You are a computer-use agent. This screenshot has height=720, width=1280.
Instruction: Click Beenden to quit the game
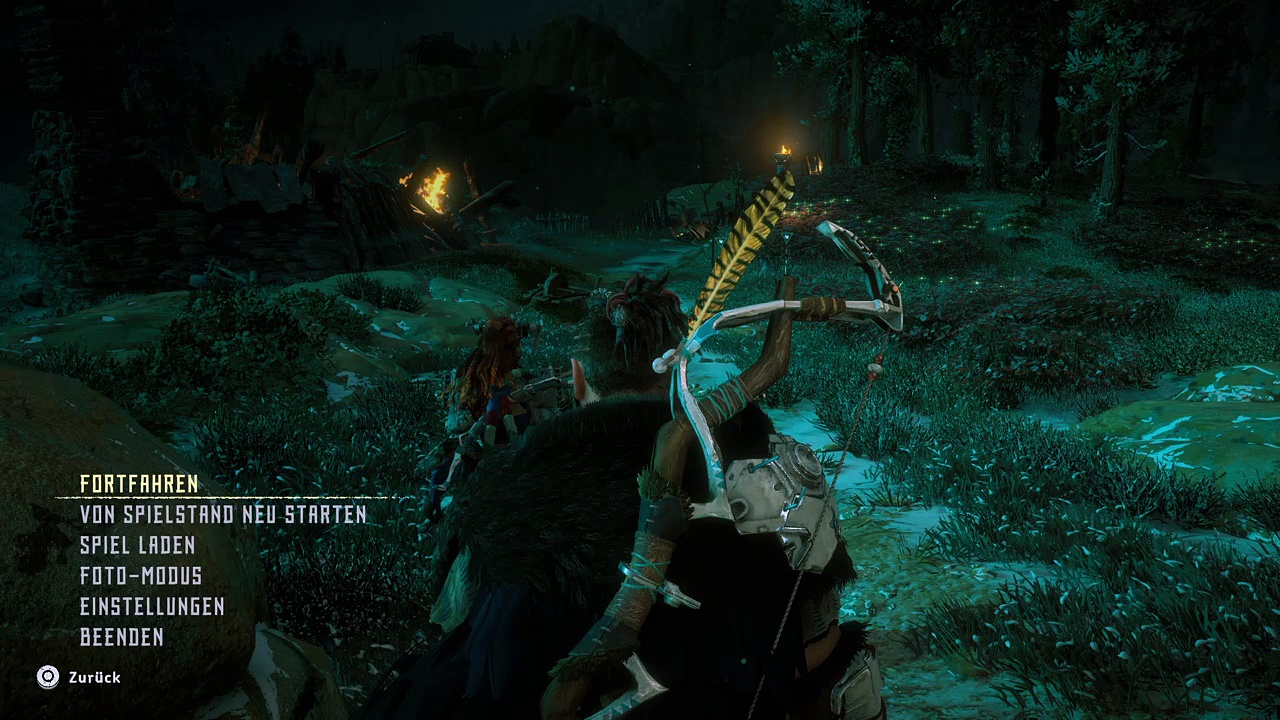coord(121,637)
